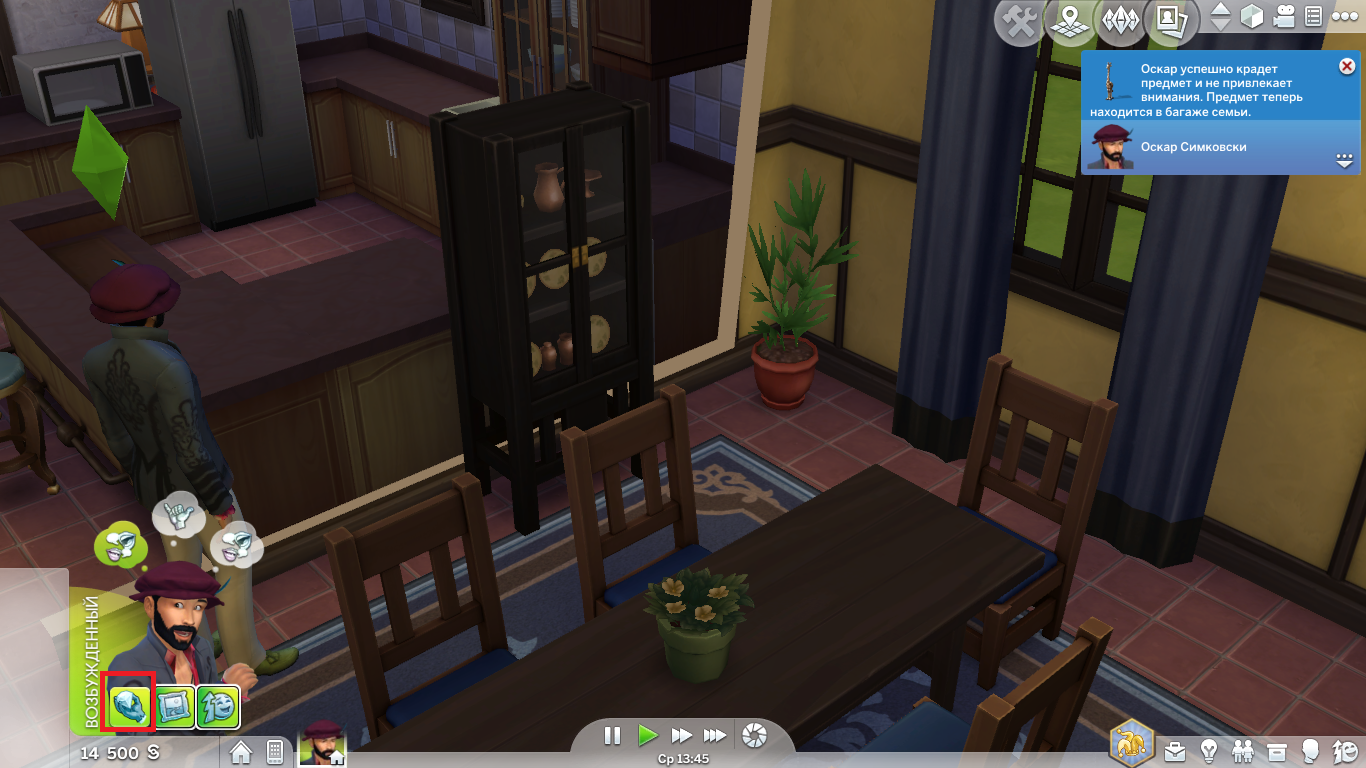The height and width of the screenshot is (768, 1366).
Task: Open the camera controls icon
Action: pos(1284,17)
